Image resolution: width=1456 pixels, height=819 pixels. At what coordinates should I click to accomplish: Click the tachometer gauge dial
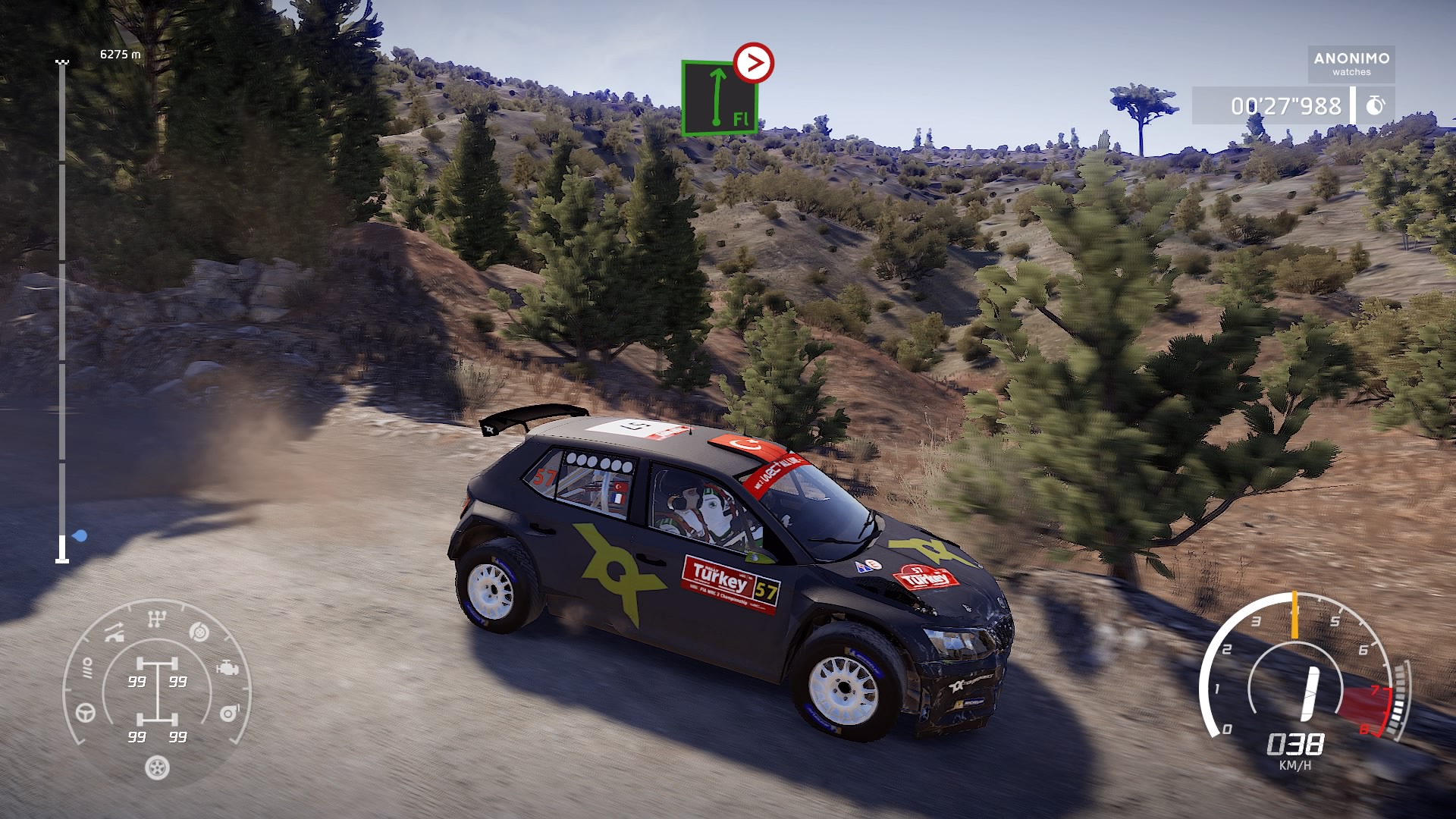click(1303, 673)
